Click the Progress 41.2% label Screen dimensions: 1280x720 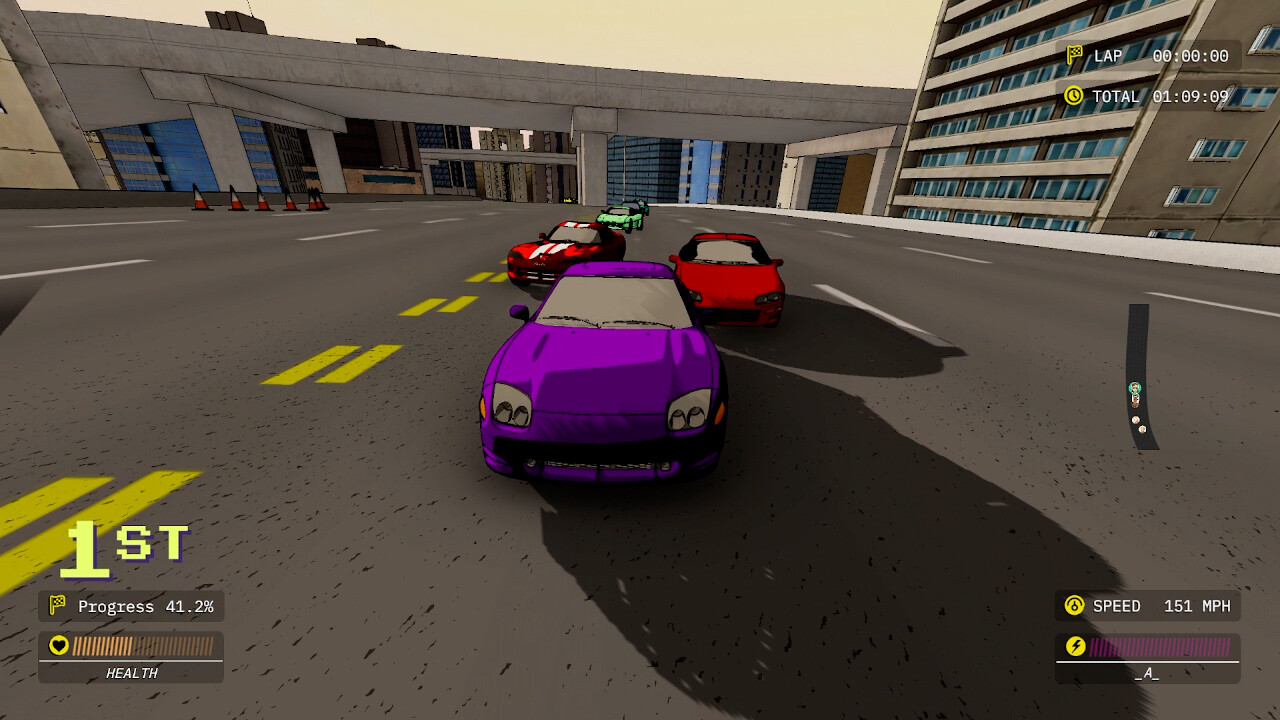pos(145,606)
